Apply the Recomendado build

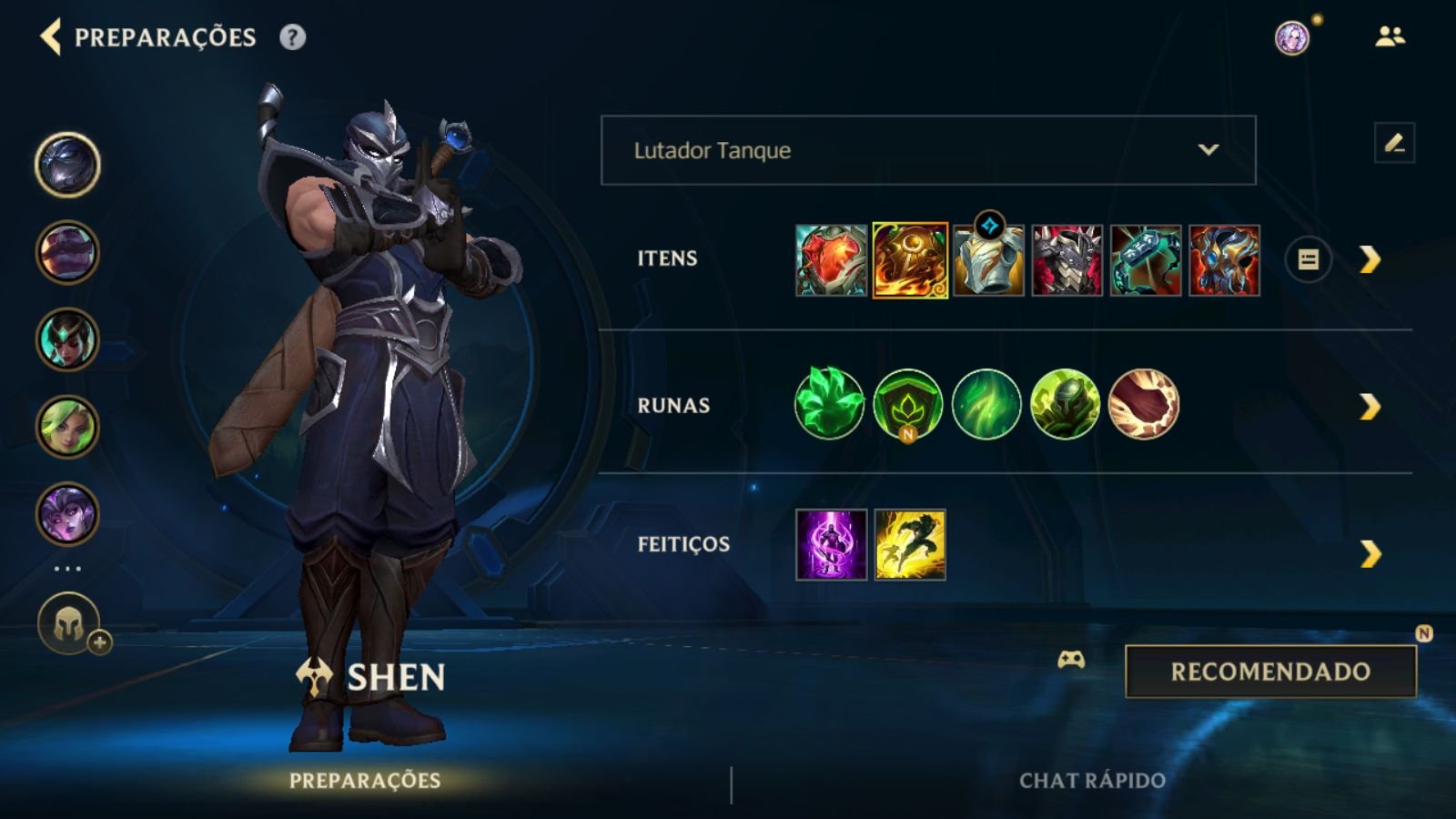1270,672
